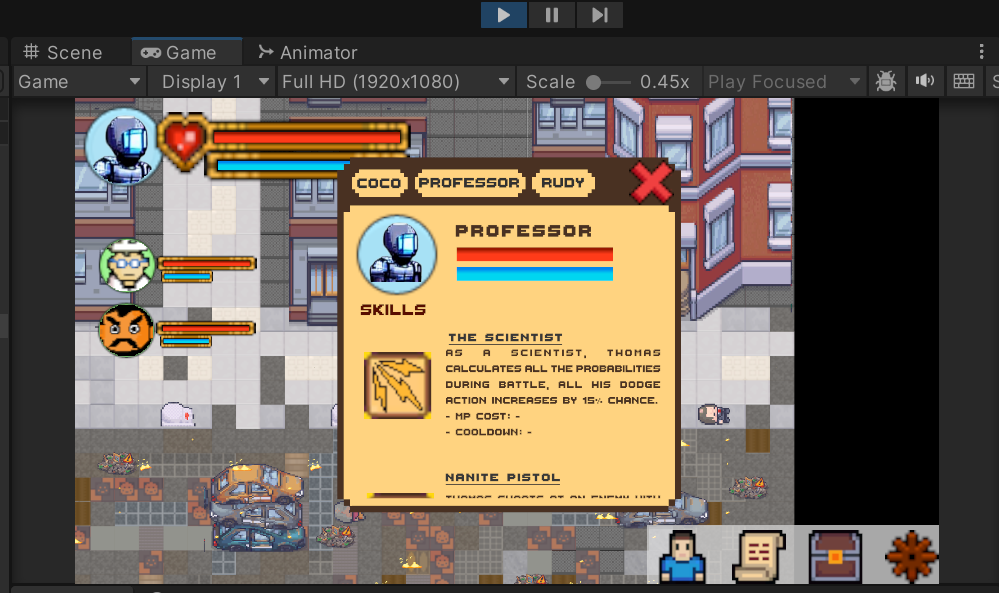Viewport: 999px width, 593px height.
Task: Select the Professor tab
Action: coord(469,183)
